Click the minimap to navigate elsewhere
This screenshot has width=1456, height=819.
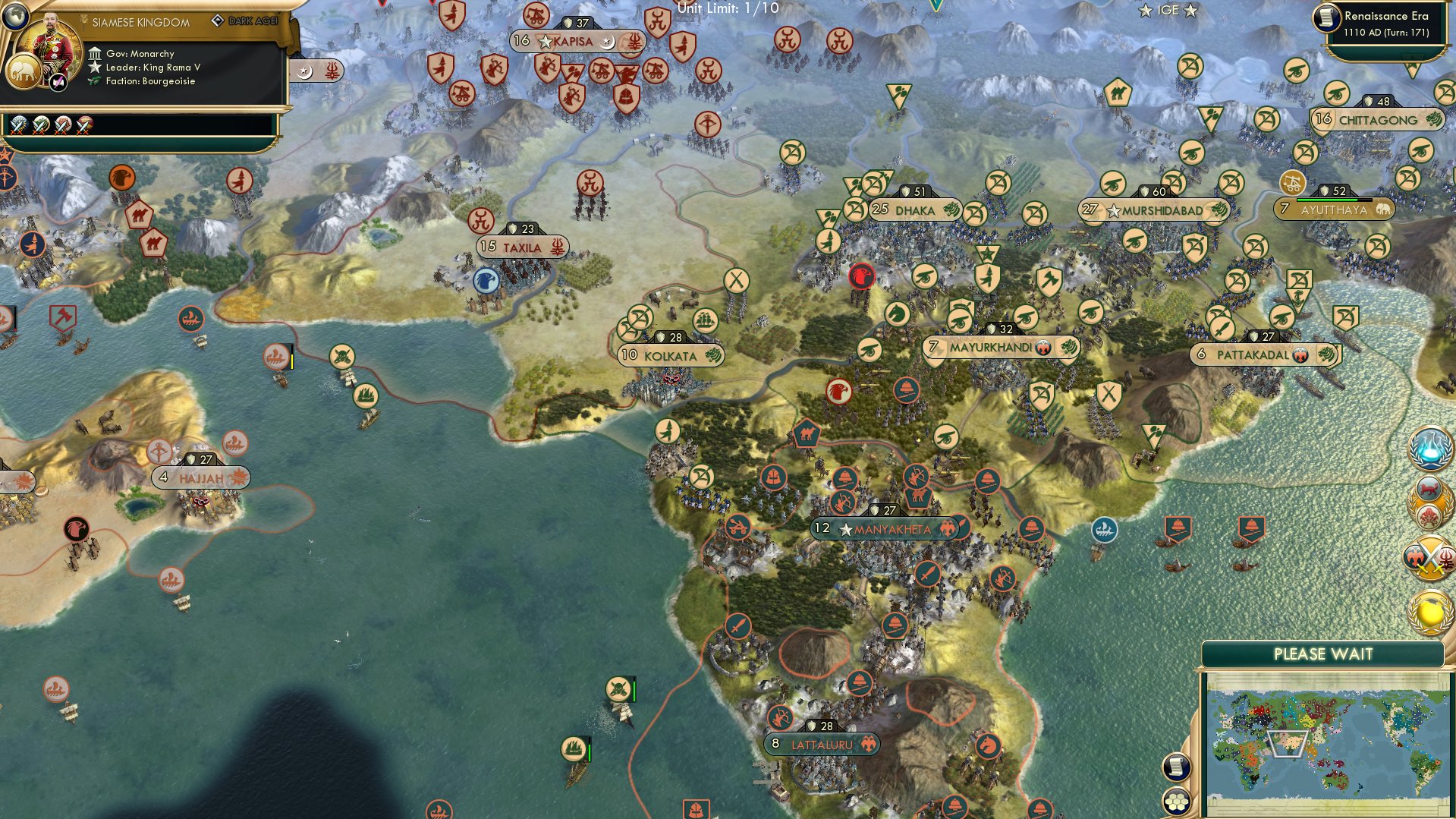1328,740
